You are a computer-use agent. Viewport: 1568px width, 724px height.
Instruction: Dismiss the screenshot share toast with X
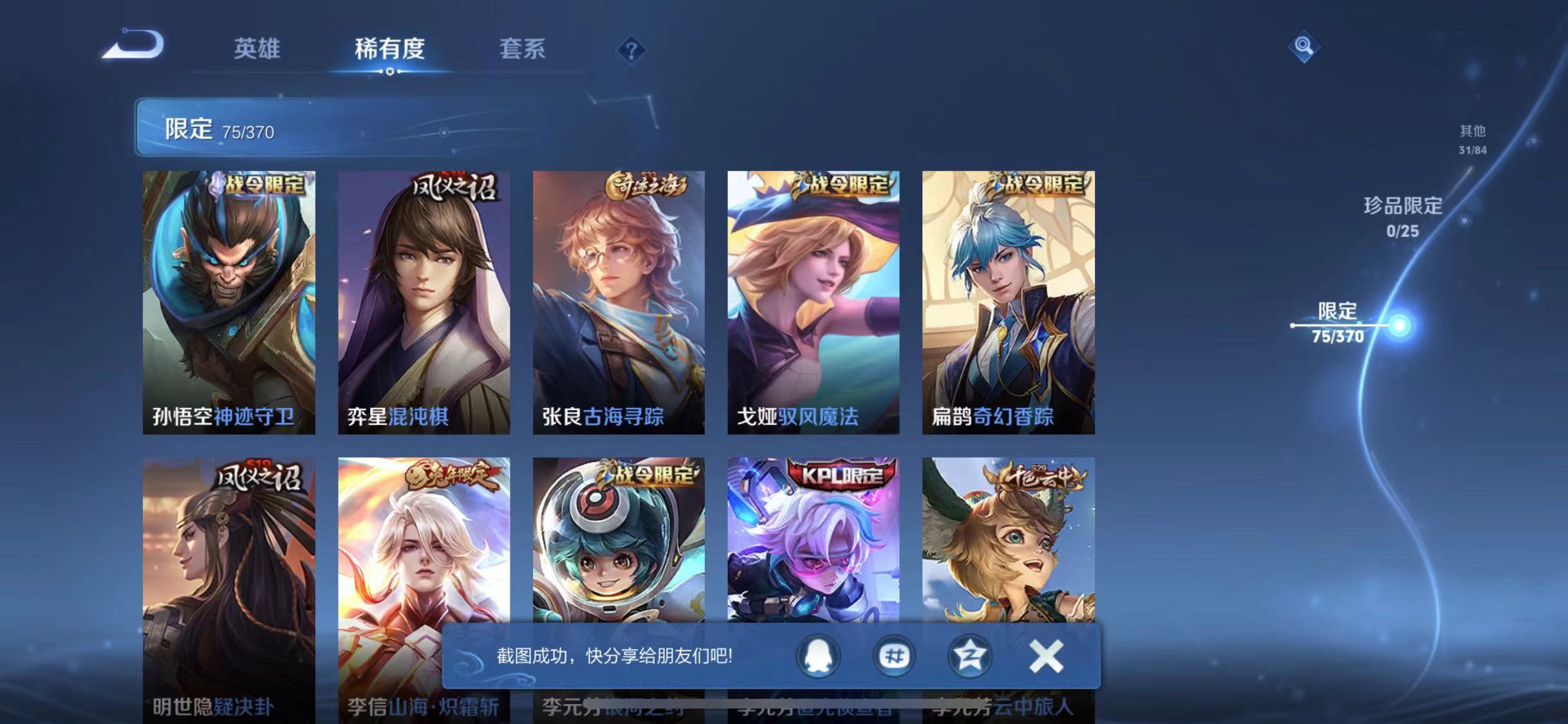pos(1046,657)
